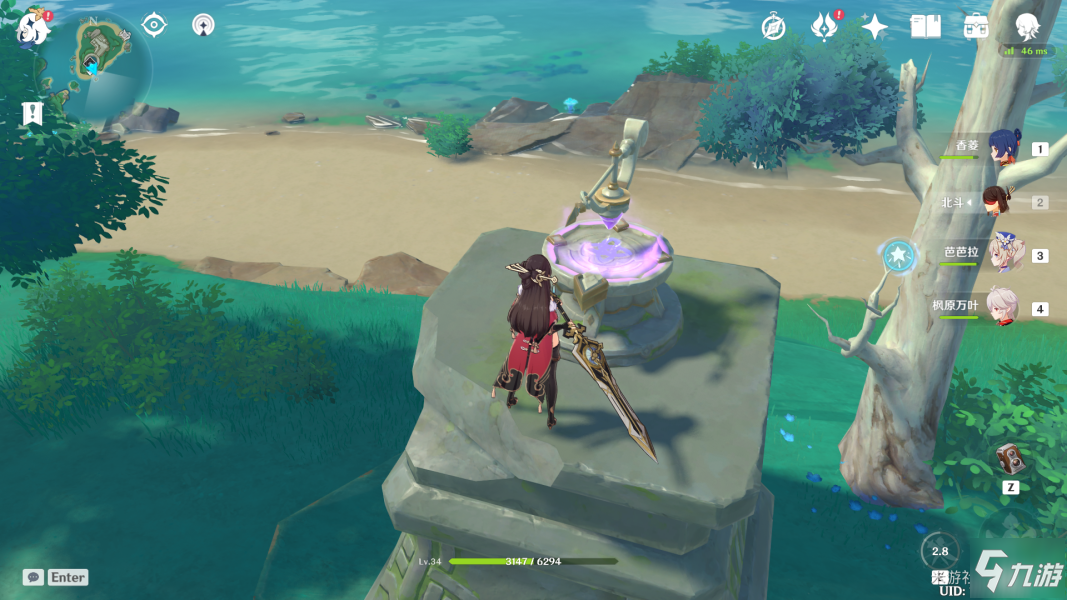The height and width of the screenshot is (600, 1067).
Task: Switch to party member 芭芭拉
Action: click(x=1004, y=254)
